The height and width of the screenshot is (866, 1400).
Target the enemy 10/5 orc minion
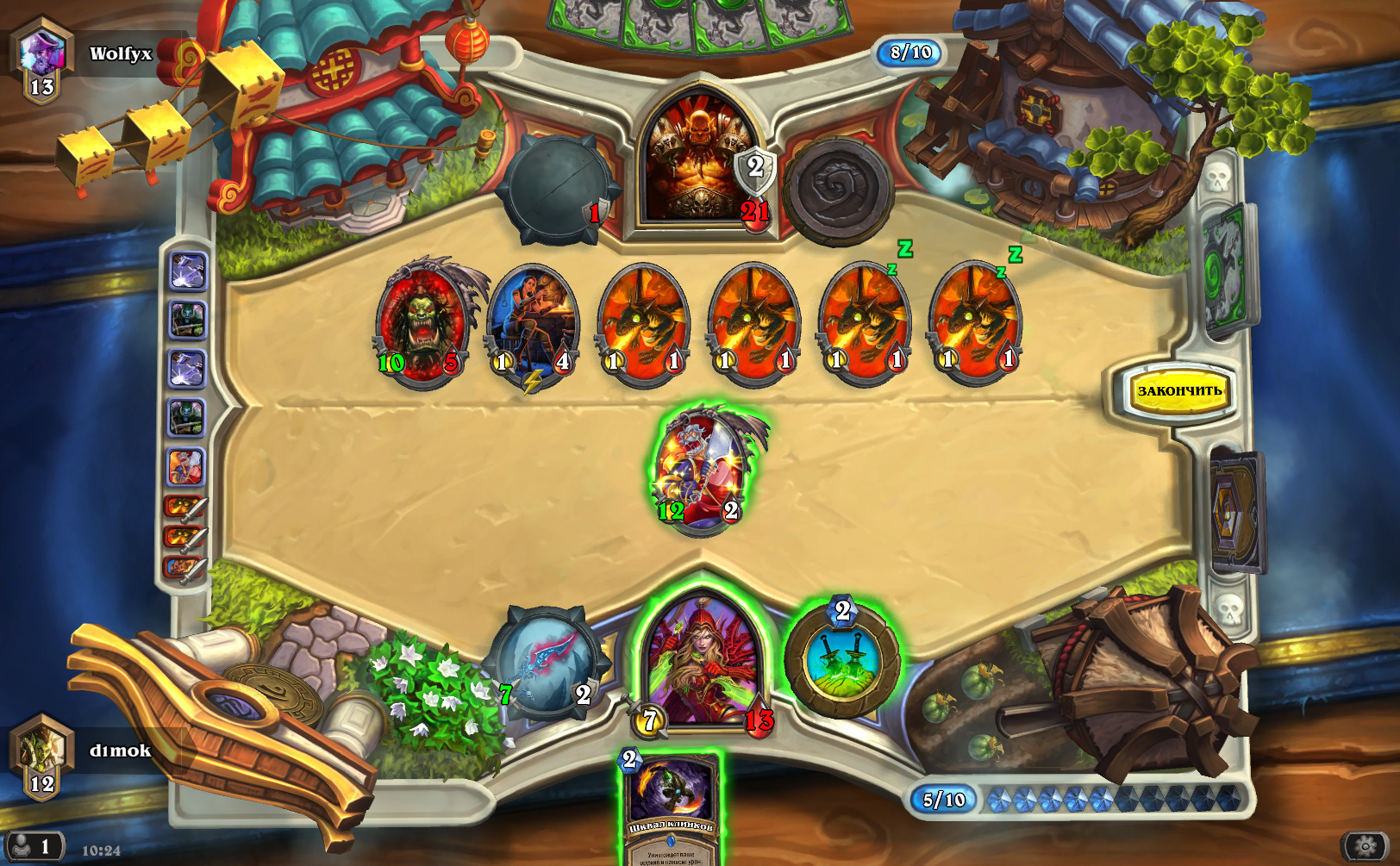pos(422,323)
